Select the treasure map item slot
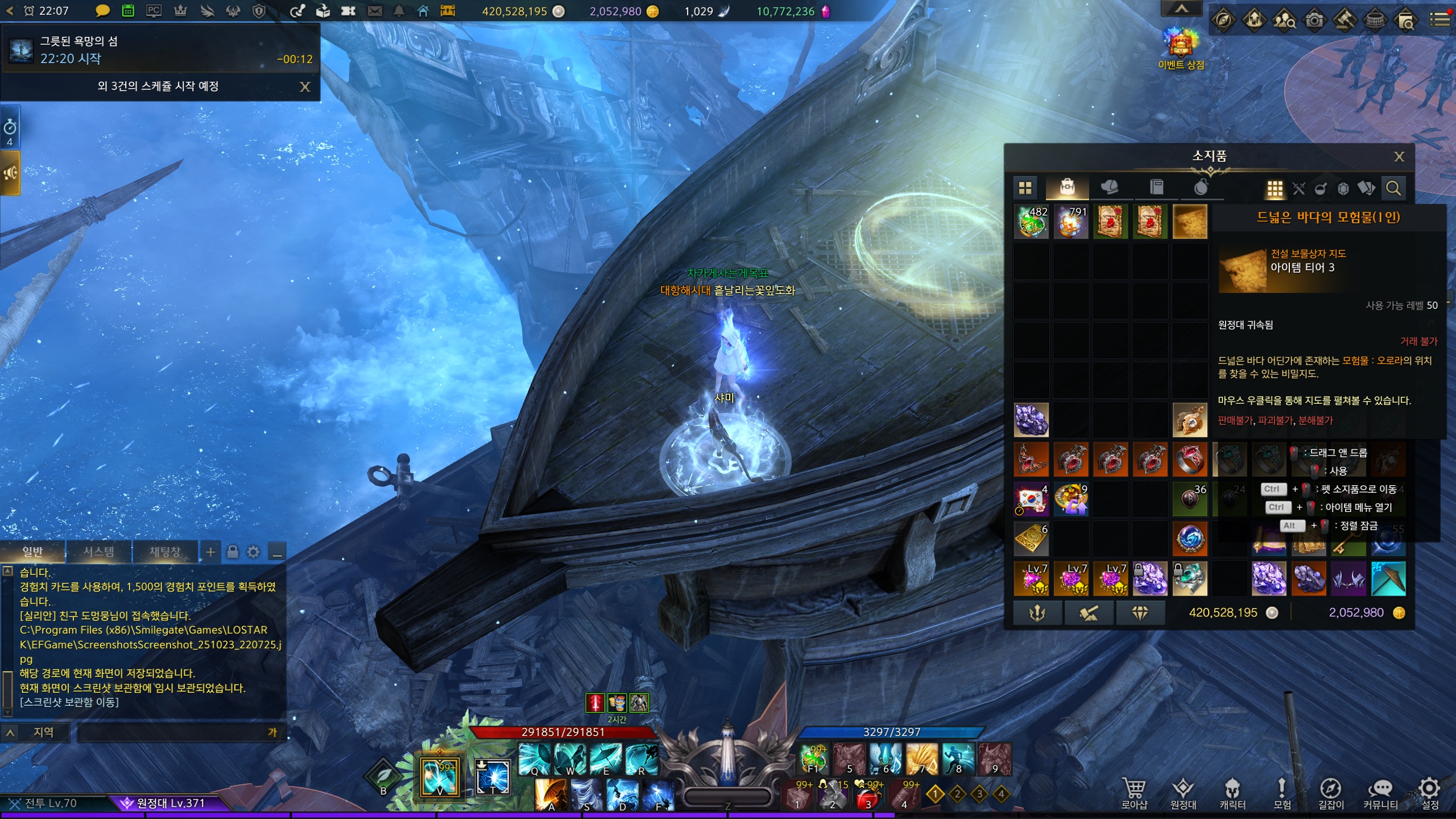The image size is (1456, 819). [1189, 222]
